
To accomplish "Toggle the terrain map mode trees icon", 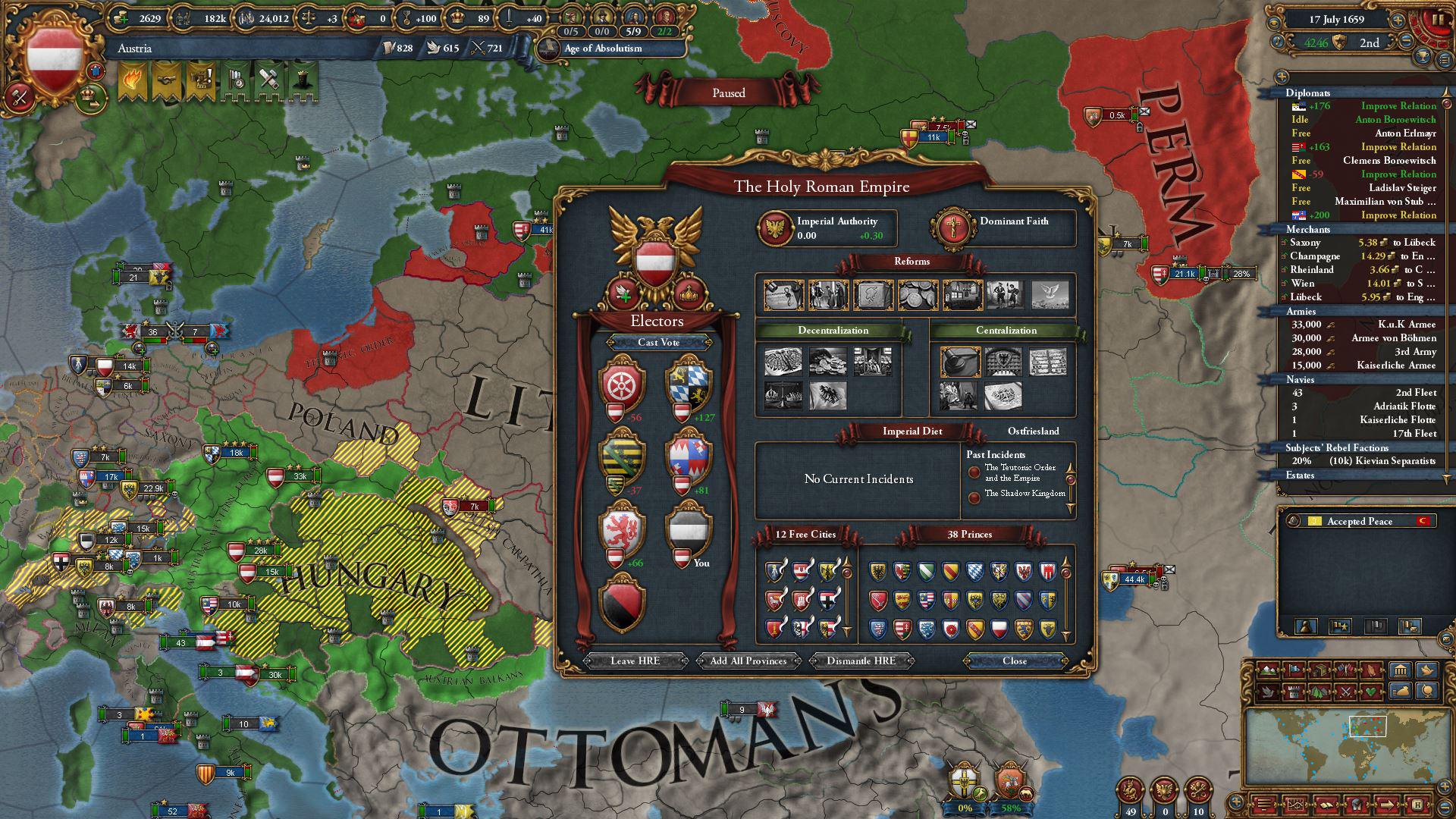I will coord(1321,692).
